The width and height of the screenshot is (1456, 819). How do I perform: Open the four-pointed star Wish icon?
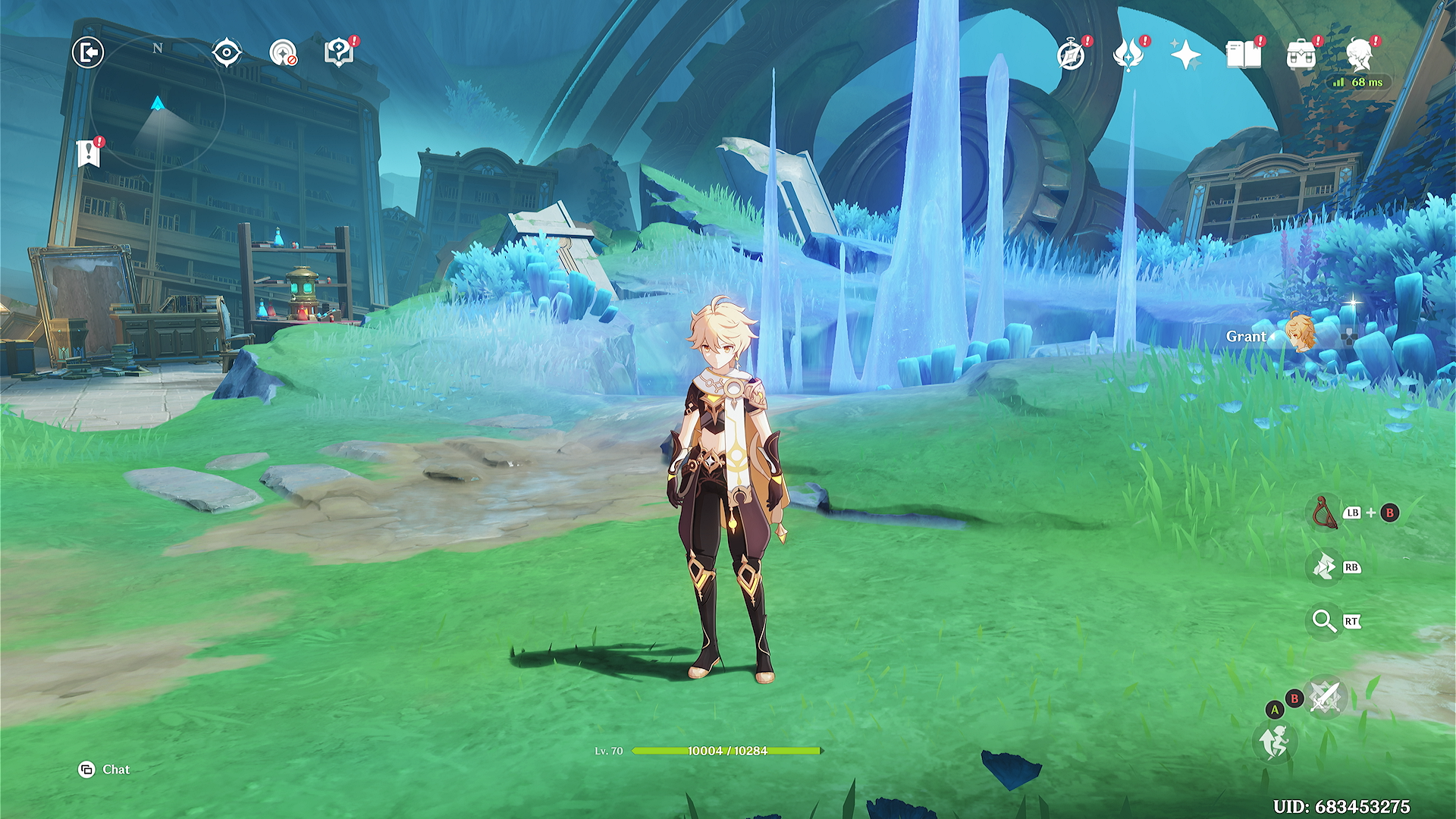tap(1185, 55)
